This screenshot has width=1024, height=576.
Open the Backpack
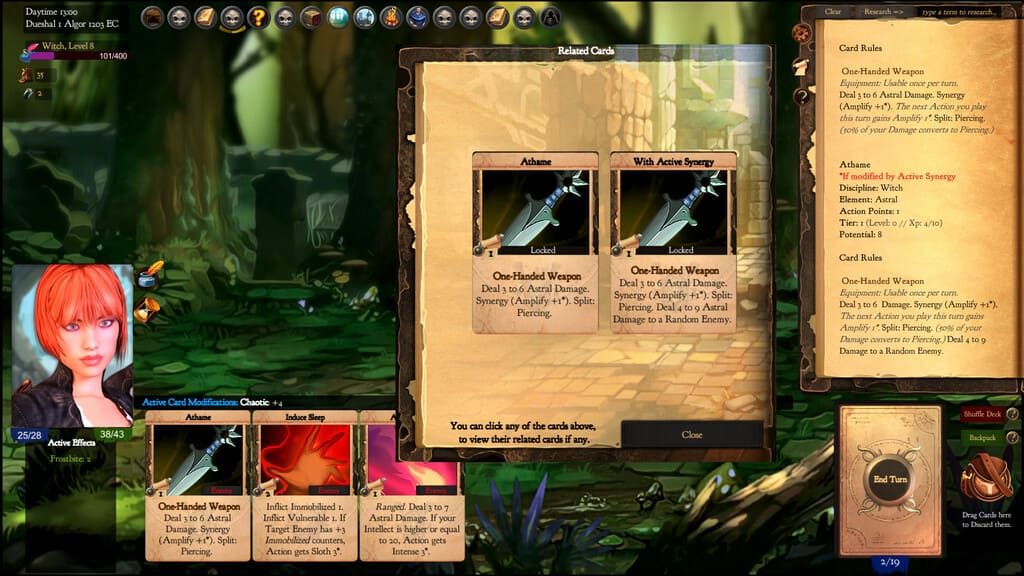981,438
